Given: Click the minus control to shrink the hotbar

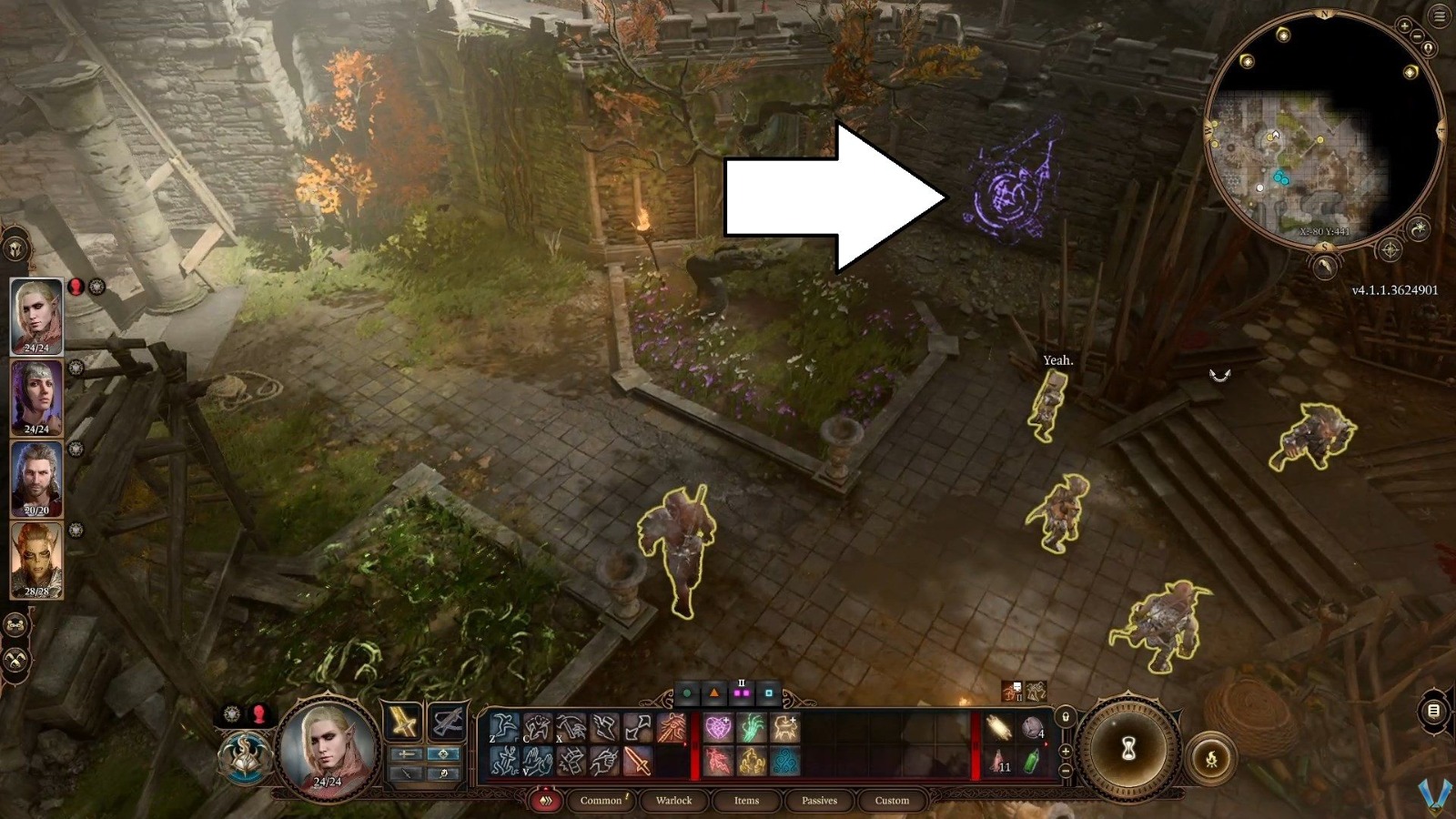Looking at the screenshot, I should point(1065,772).
